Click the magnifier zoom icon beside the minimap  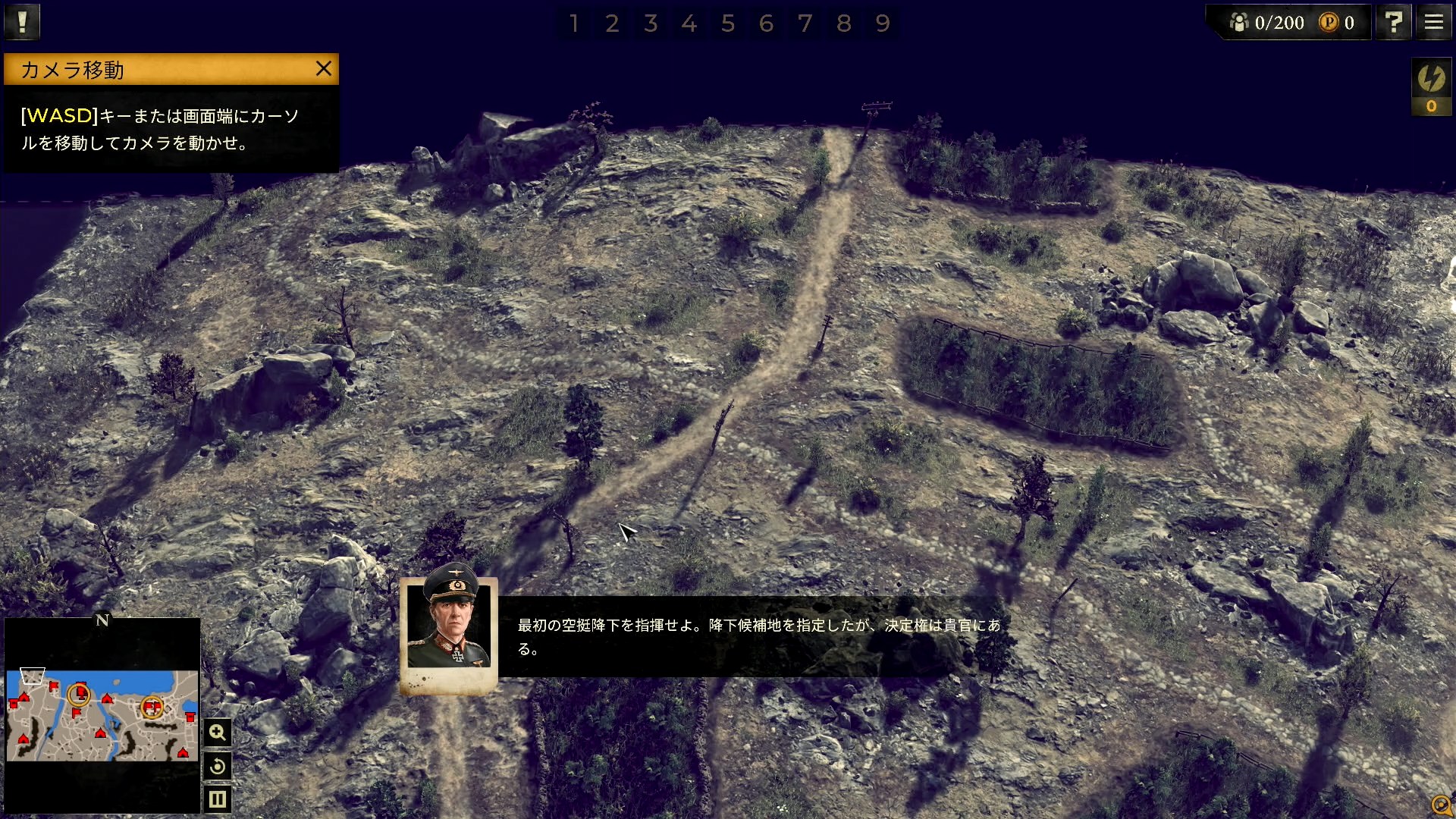point(218,732)
